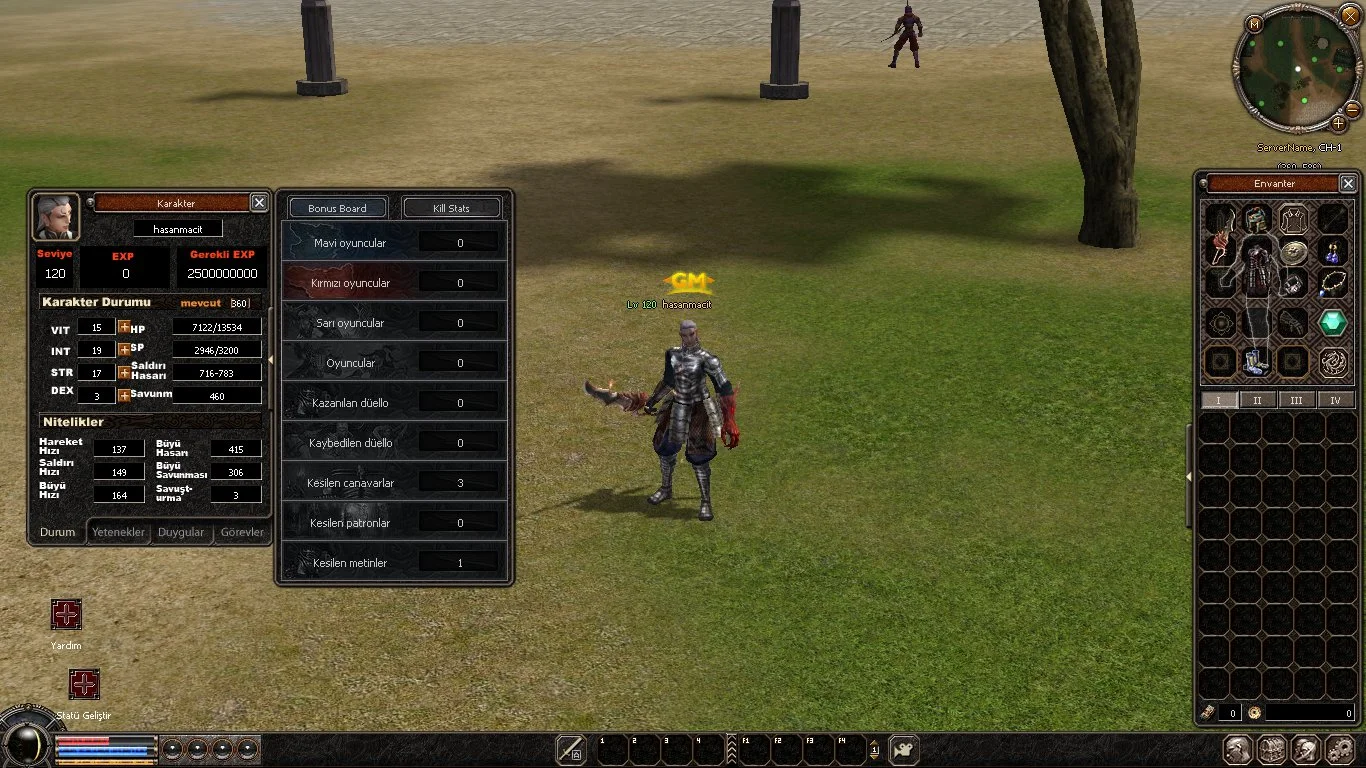The height and width of the screenshot is (768, 1366).
Task: Open the Yardım help icon
Action: (x=66, y=614)
